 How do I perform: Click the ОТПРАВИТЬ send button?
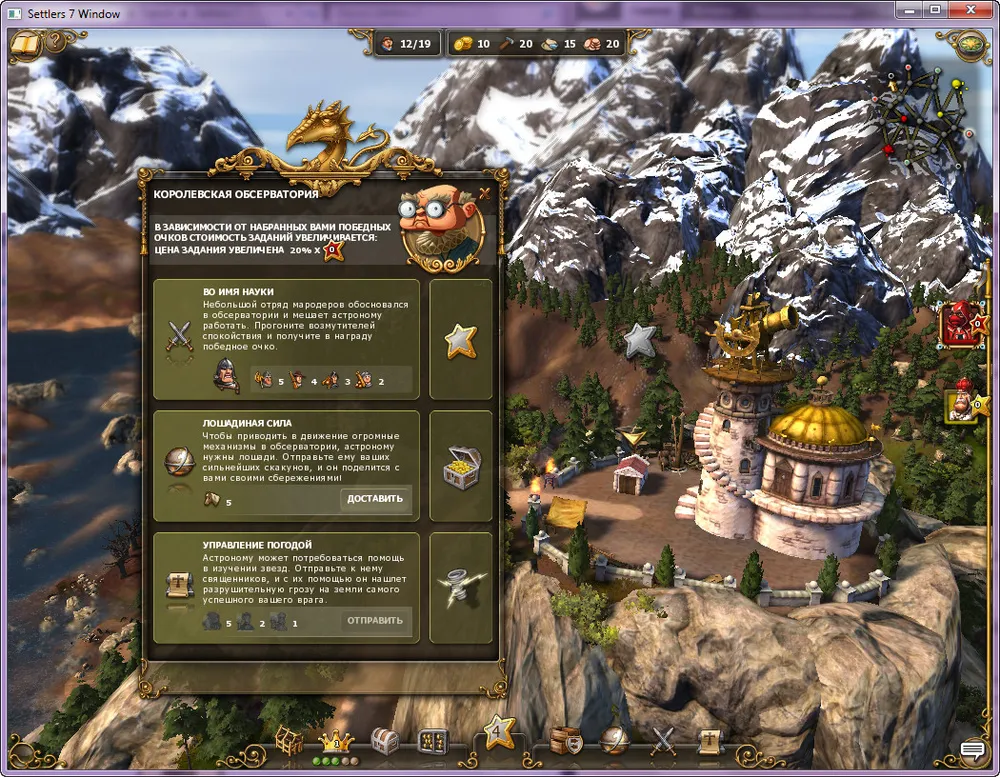click(375, 621)
